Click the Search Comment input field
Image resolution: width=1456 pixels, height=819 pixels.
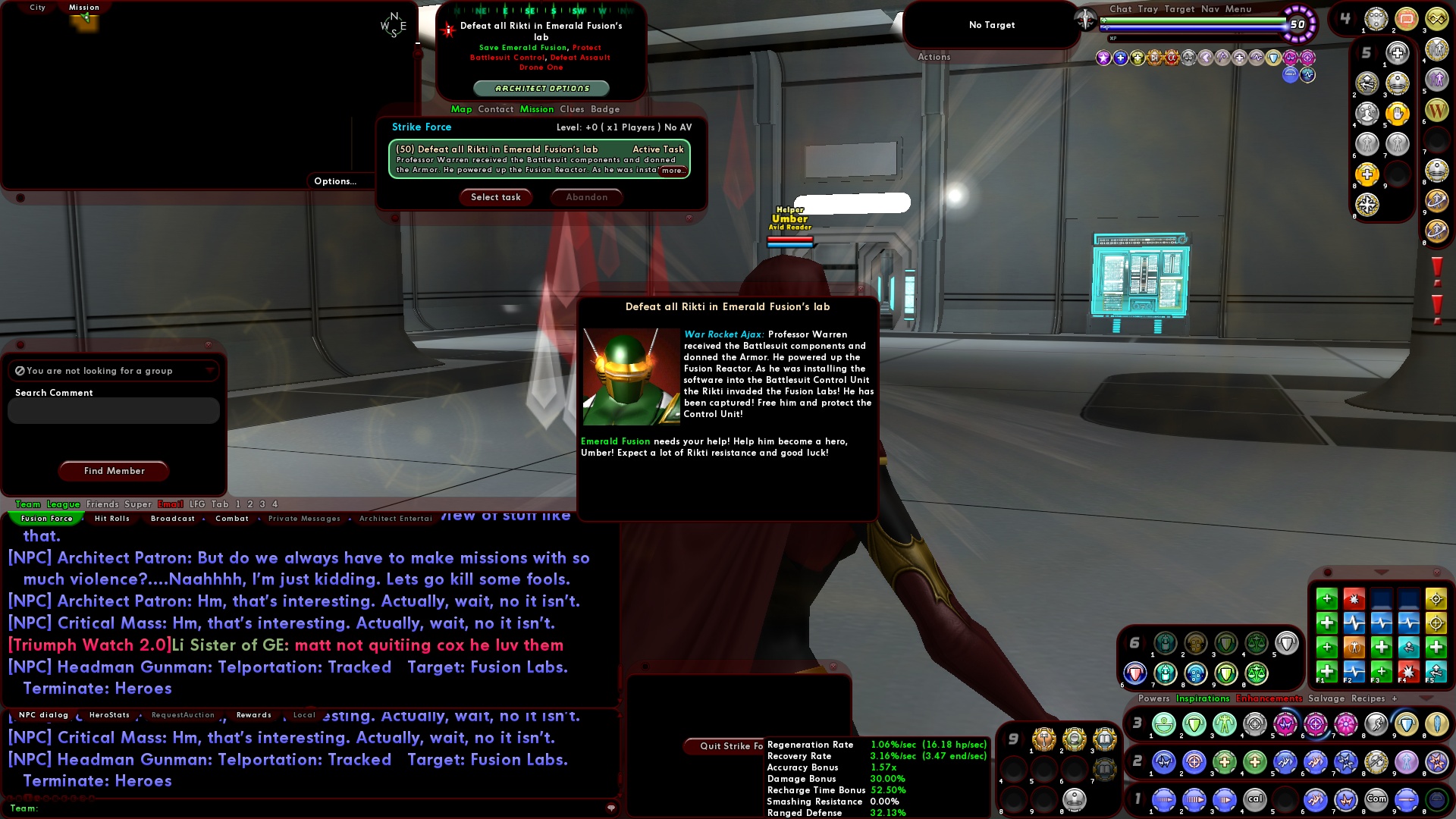click(x=112, y=410)
